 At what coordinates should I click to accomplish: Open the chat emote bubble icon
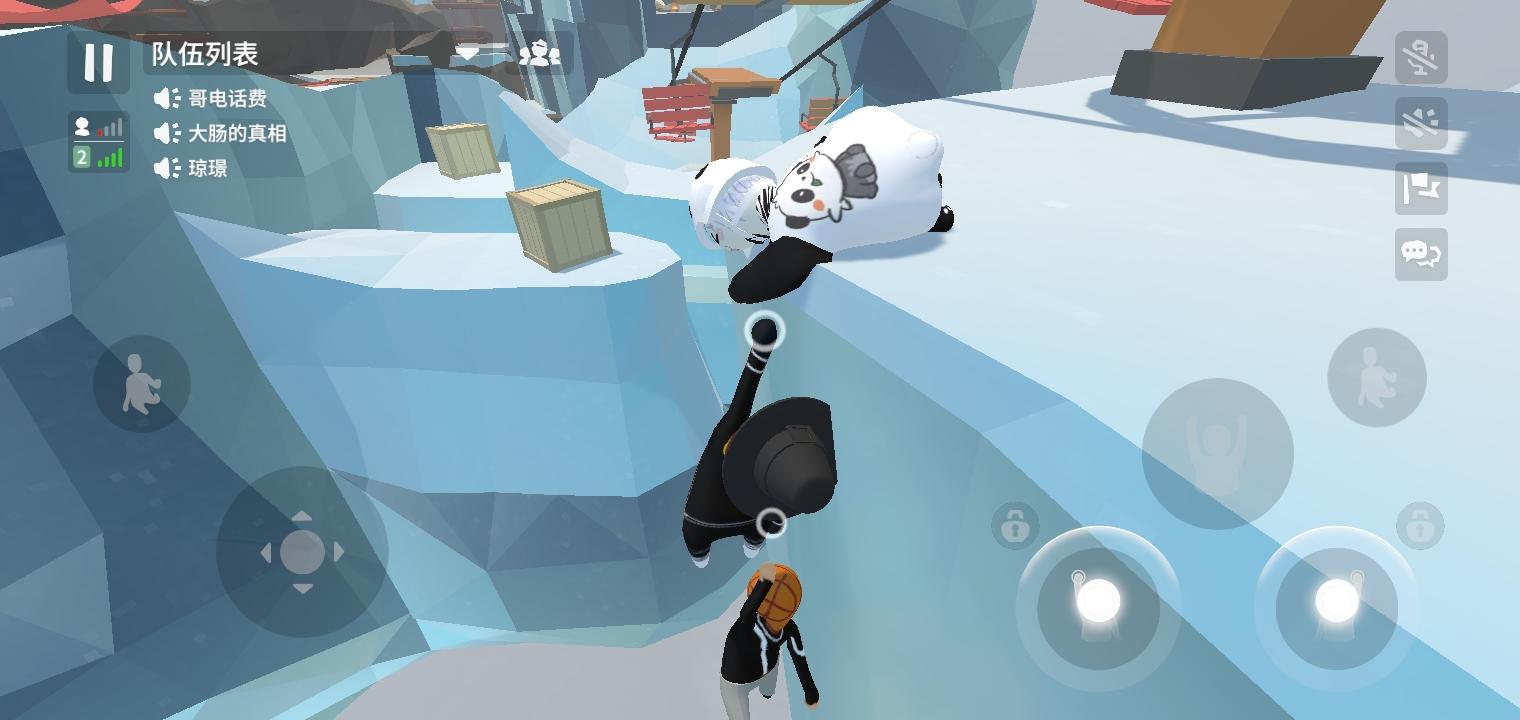[1420, 255]
